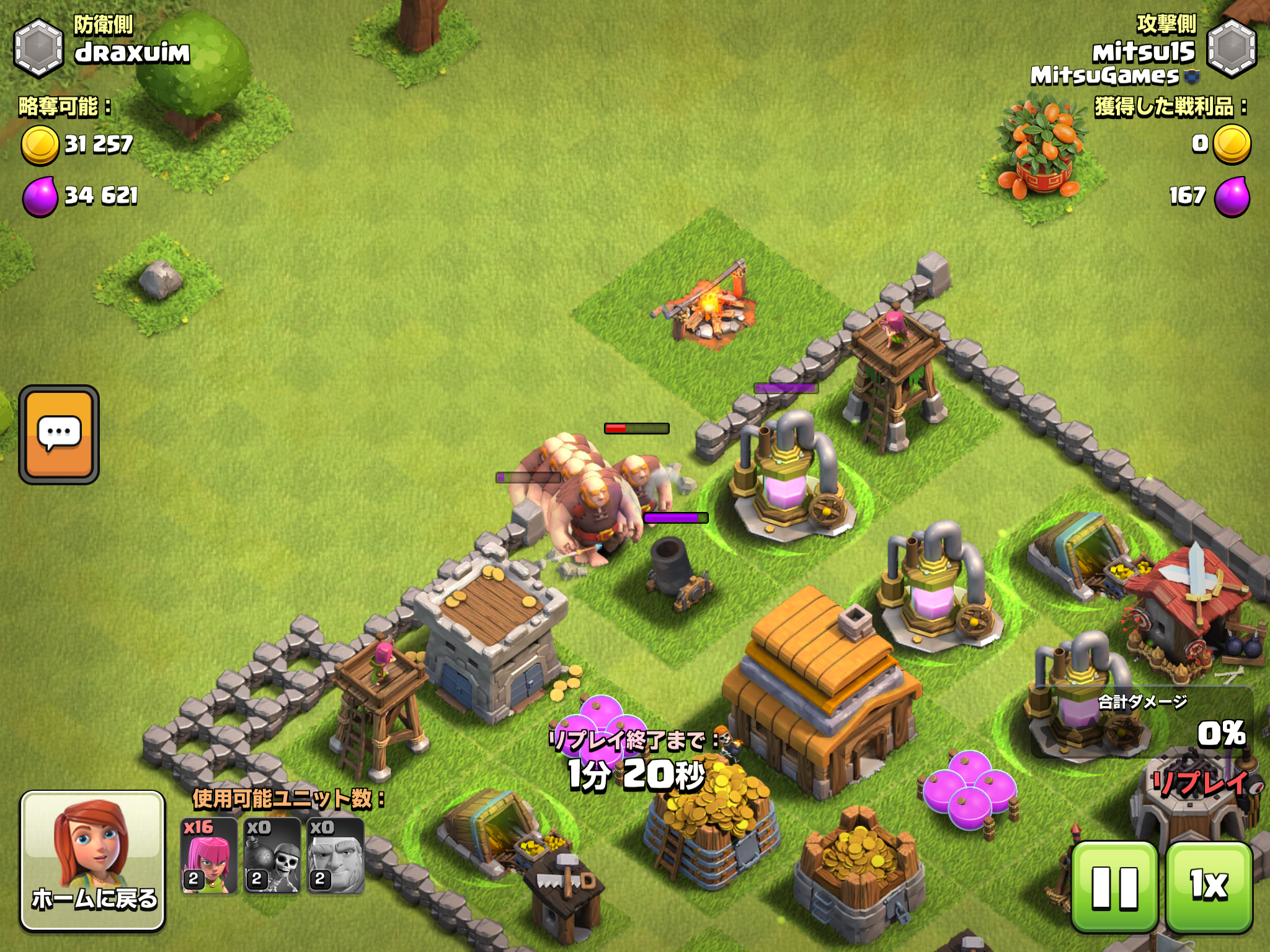Pause the replay playback

[1114, 887]
